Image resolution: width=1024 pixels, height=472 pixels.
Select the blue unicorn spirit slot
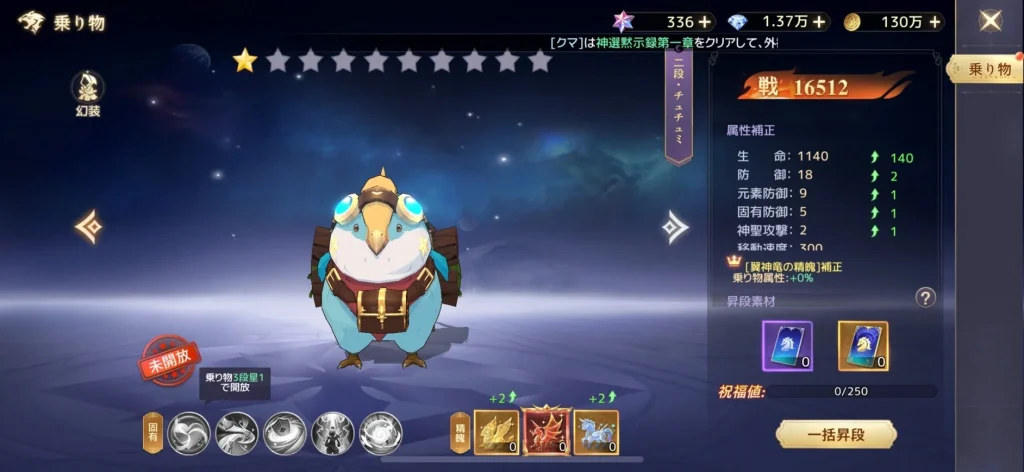click(x=596, y=432)
